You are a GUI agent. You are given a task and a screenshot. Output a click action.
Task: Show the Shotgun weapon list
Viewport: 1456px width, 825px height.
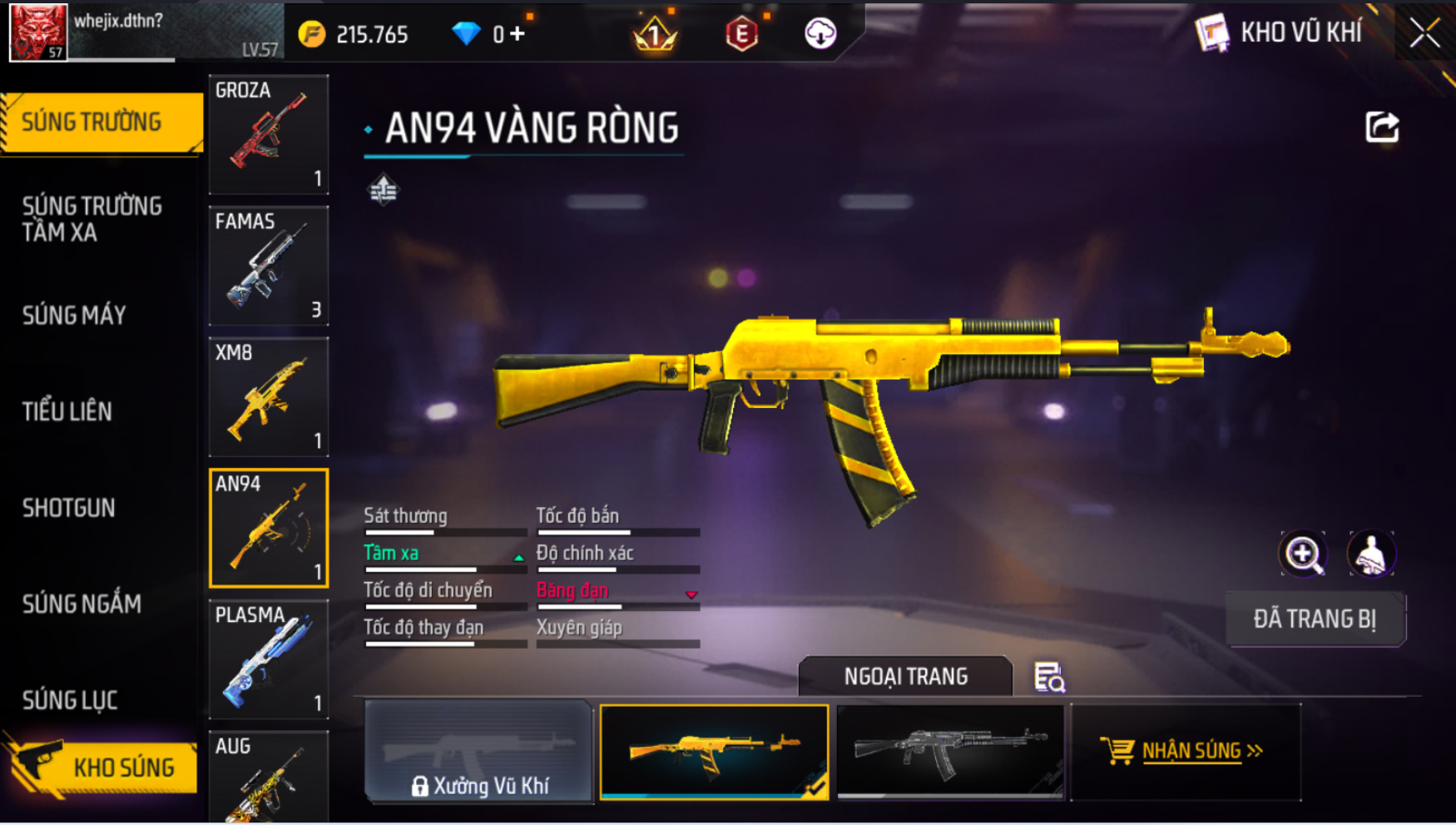coord(68,508)
